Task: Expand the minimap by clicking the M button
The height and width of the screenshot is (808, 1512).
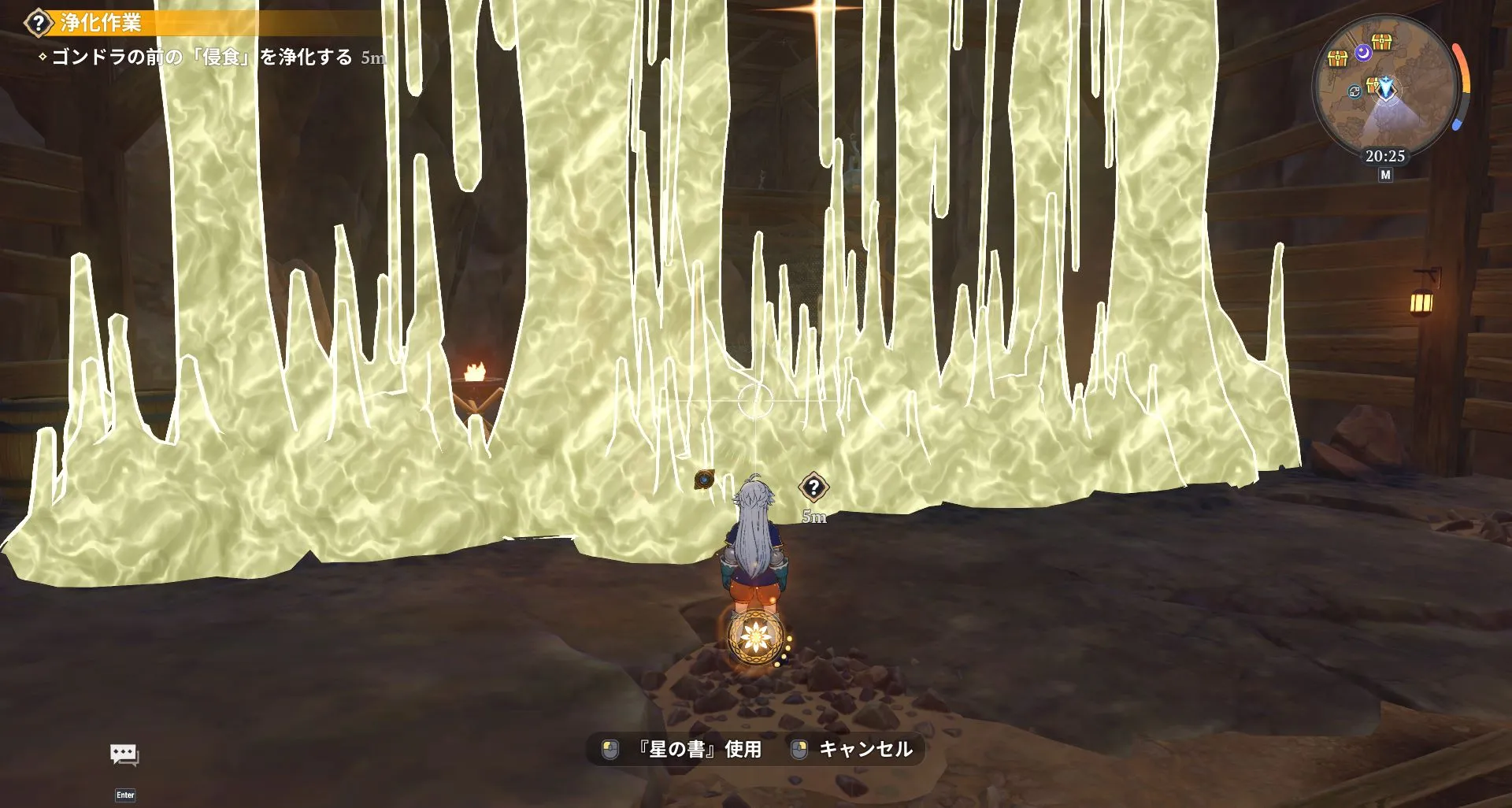Action: 1387,173
